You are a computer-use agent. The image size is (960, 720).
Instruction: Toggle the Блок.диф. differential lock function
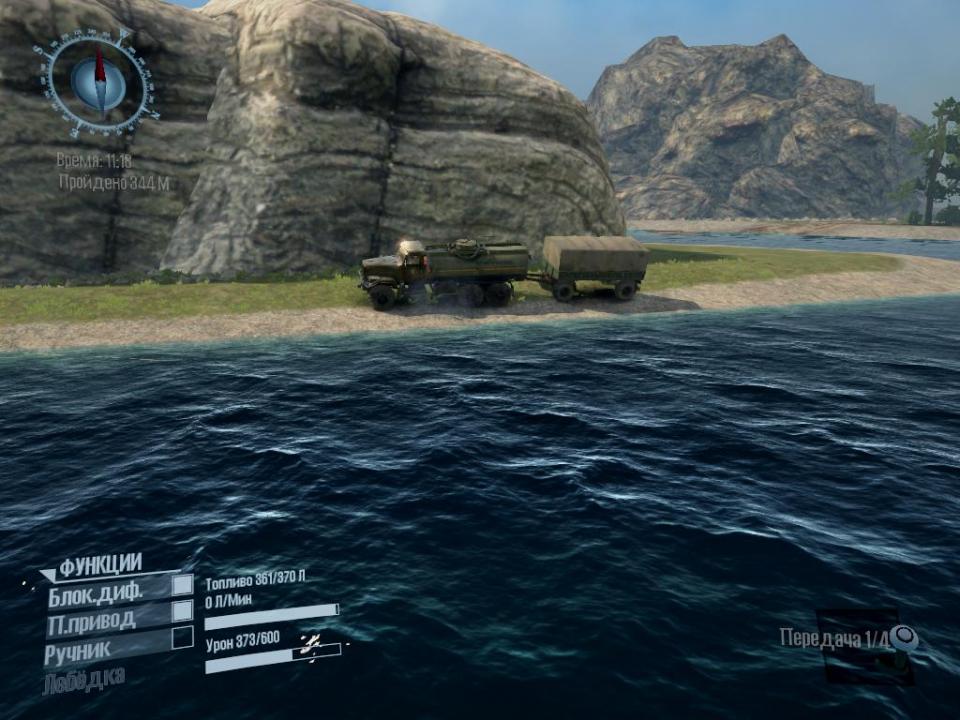pyautogui.click(x=182, y=585)
